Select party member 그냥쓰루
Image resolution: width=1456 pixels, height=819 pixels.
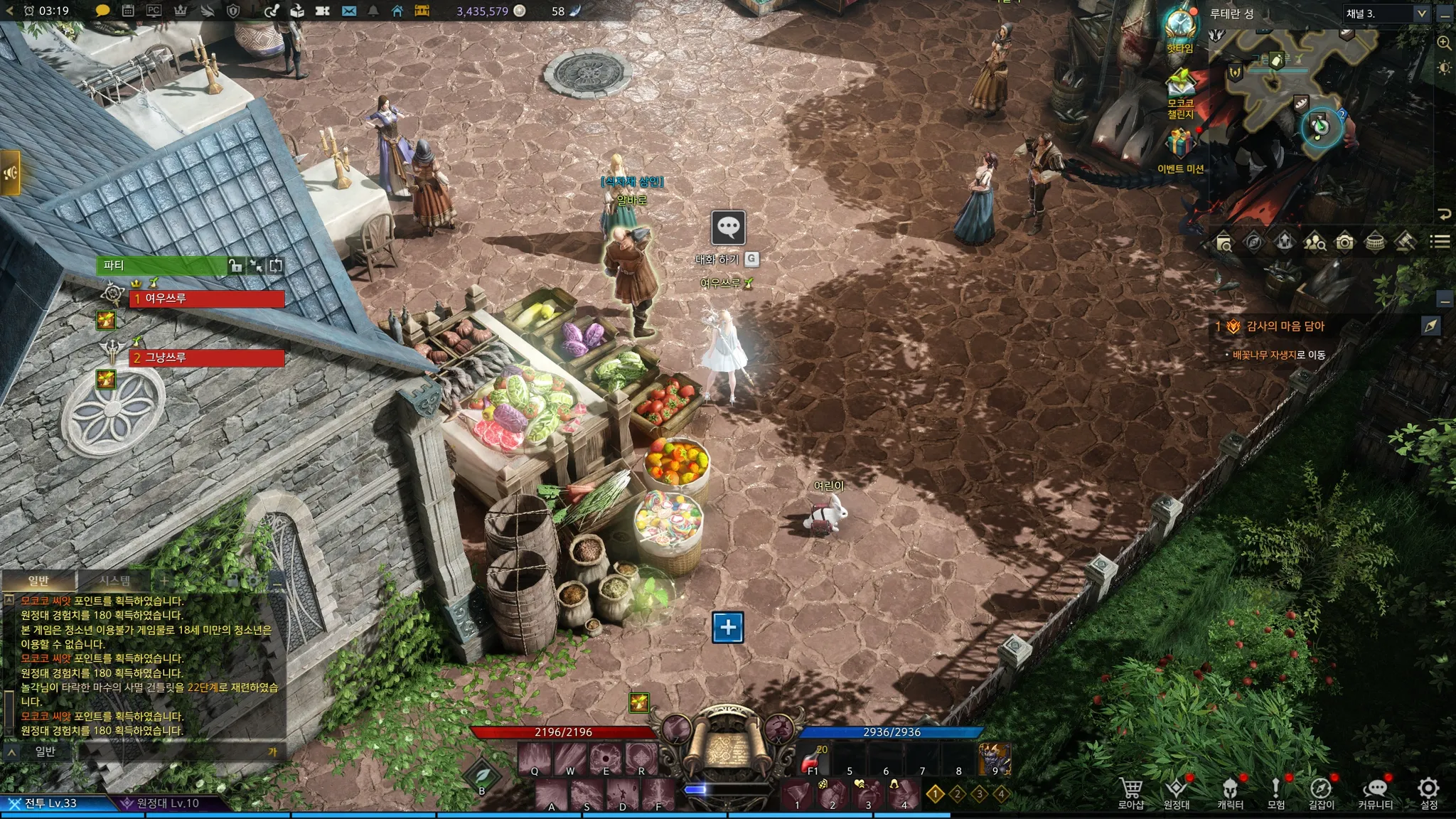206,358
